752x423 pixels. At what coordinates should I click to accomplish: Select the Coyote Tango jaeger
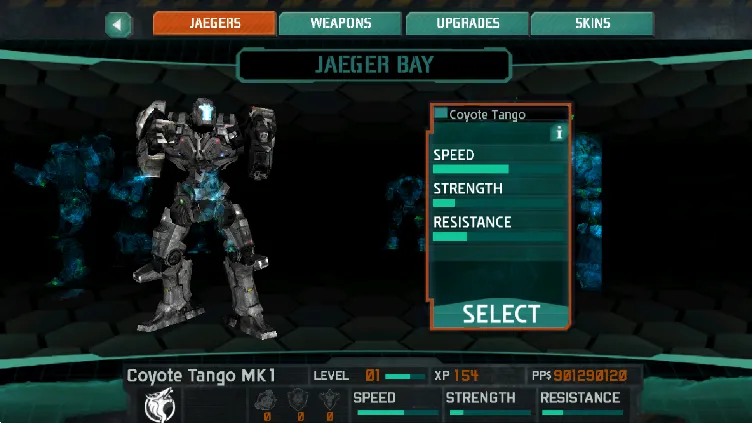pos(501,314)
